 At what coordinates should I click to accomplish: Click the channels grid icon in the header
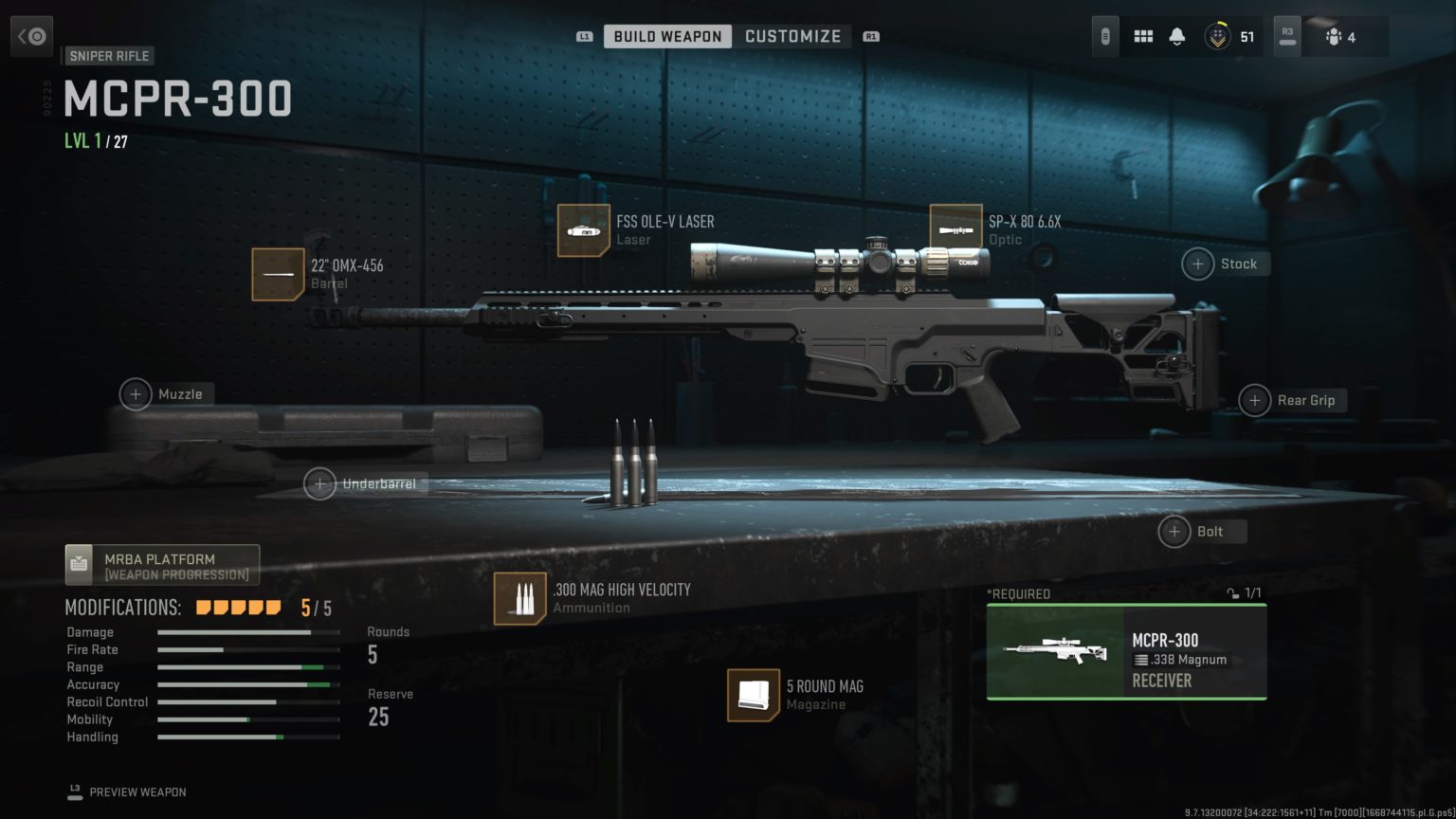[x=1143, y=36]
